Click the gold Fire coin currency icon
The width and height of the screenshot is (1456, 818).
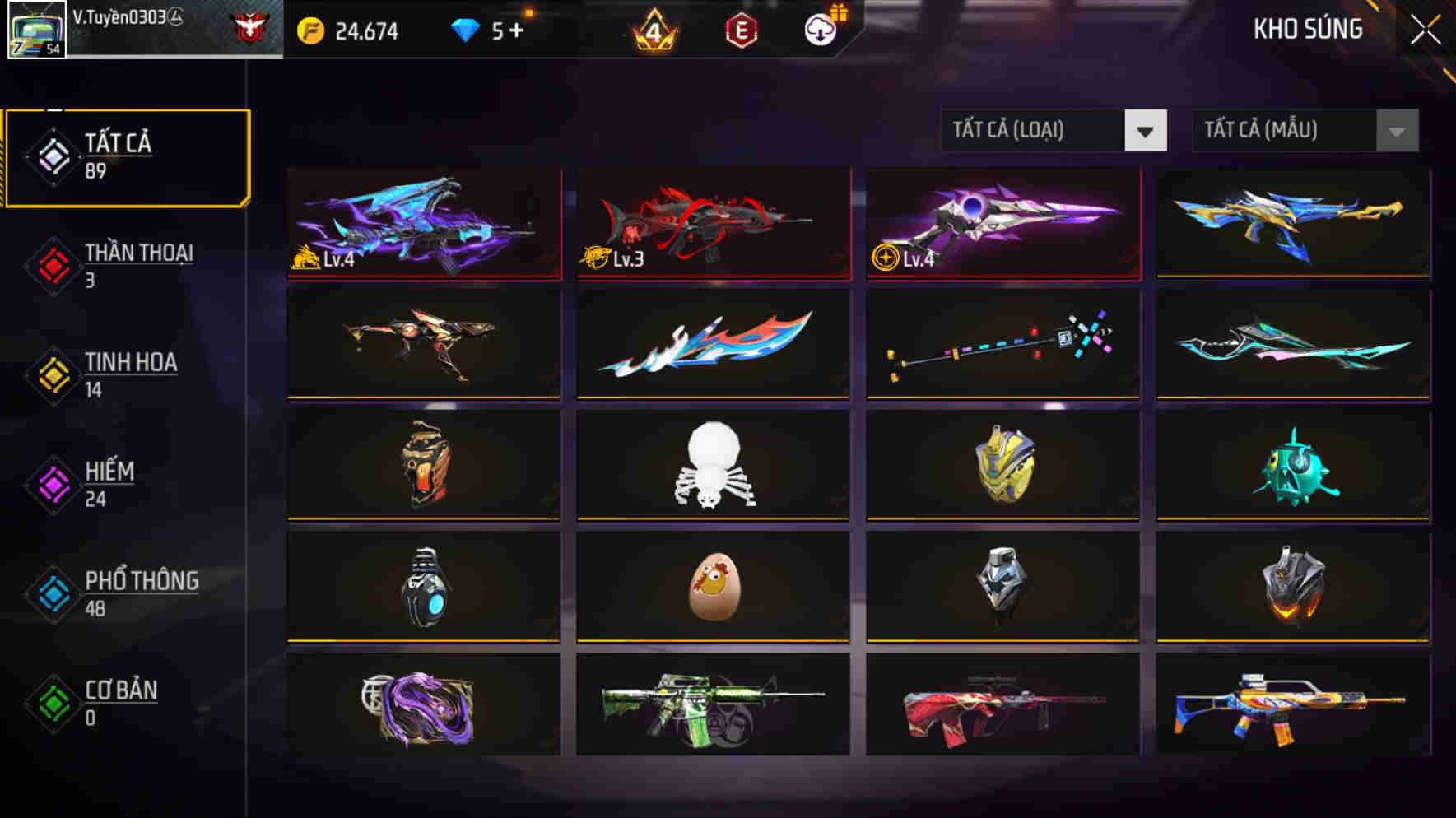(309, 31)
